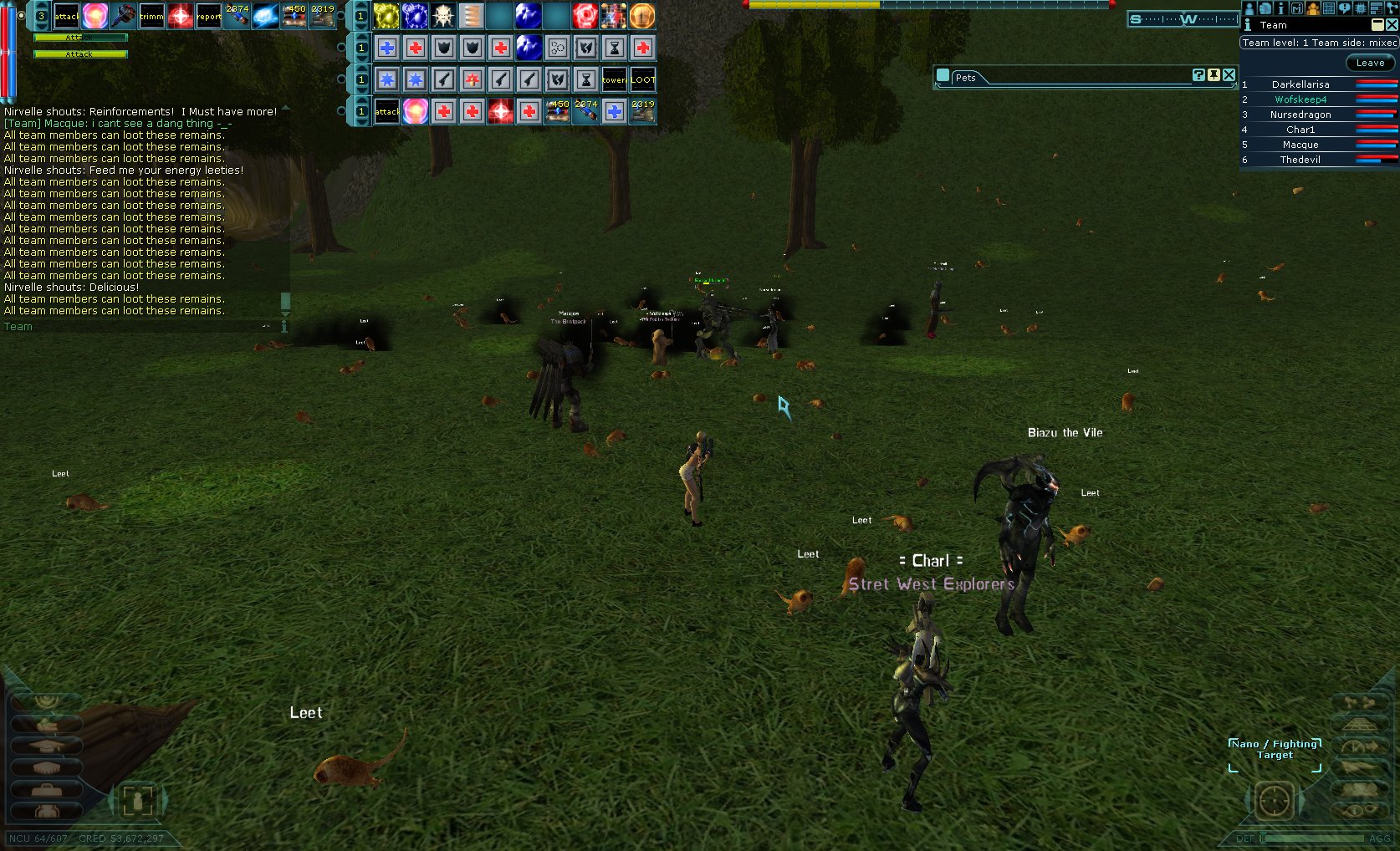This screenshot has width=1400, height=851.
Task: Open the briefcase inventory button
Action: pos(48,789)
